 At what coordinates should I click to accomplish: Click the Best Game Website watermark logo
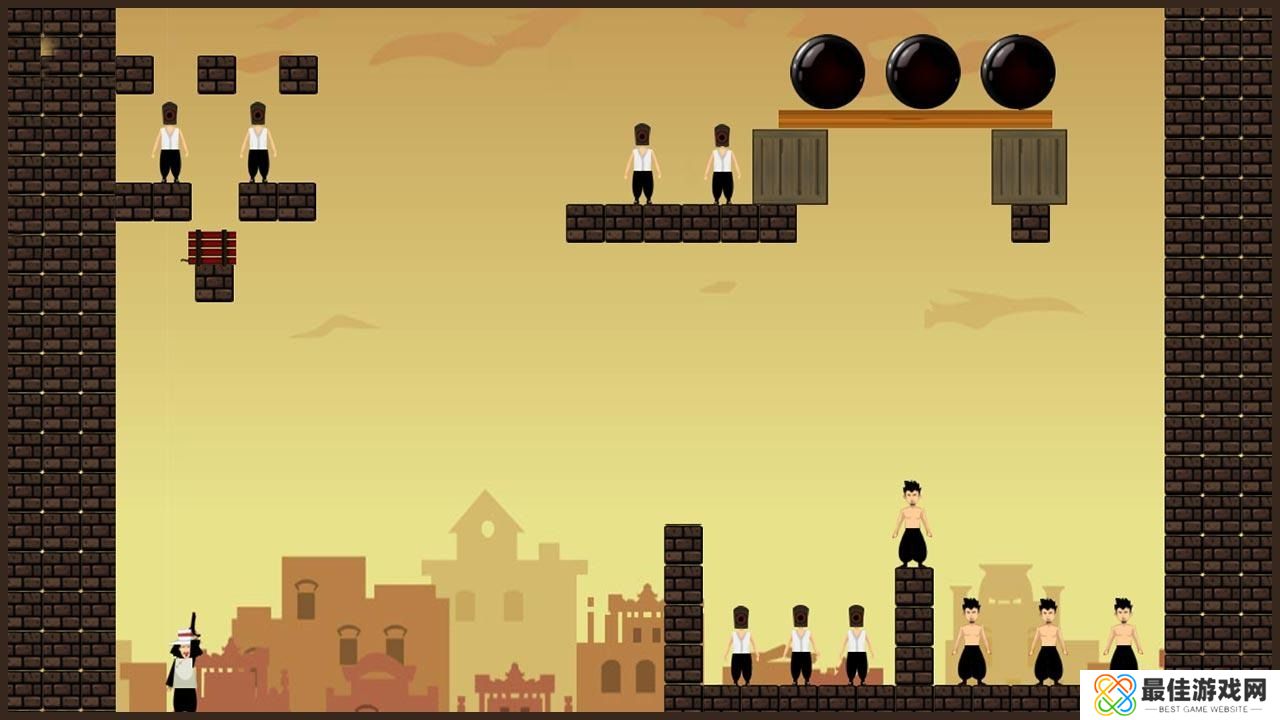tap(1179, 694)
